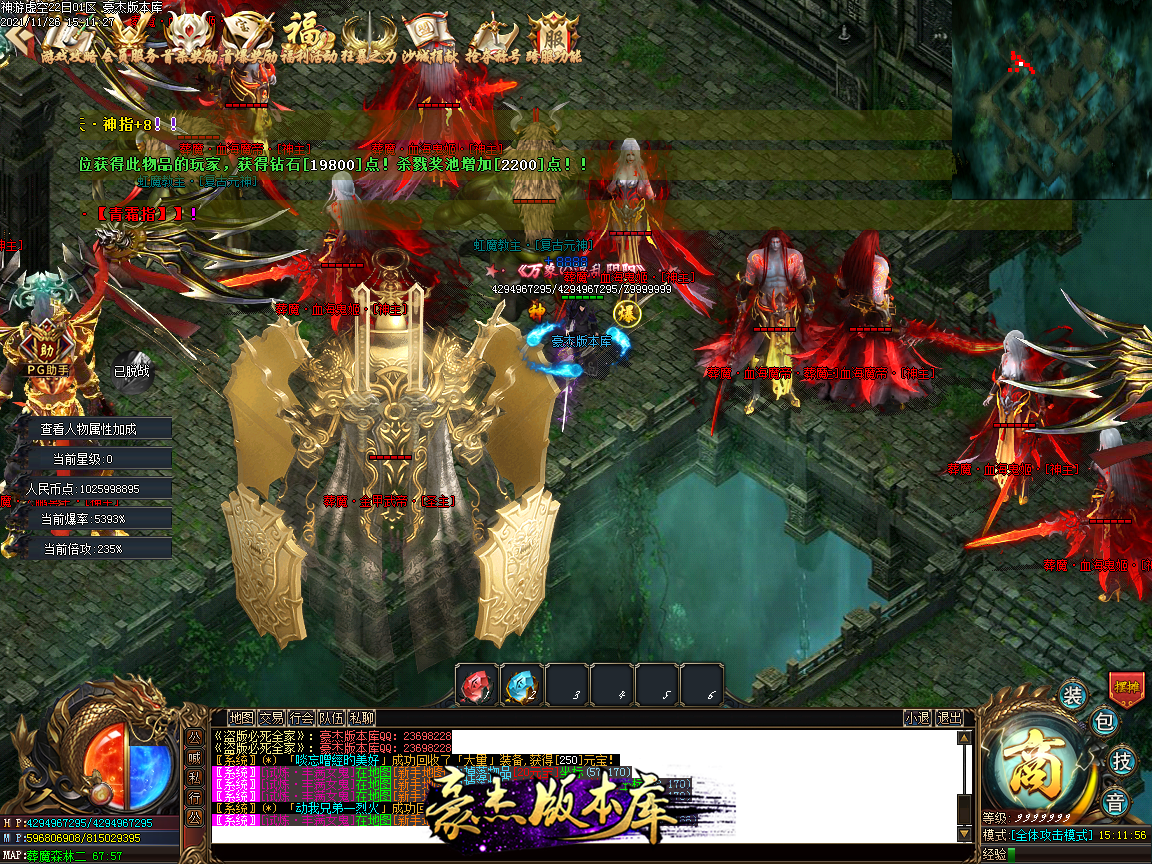Click the 已脱战 out-of-combat button
The width and height of the screenshot is (1152, 864).
tap(131, 371)
